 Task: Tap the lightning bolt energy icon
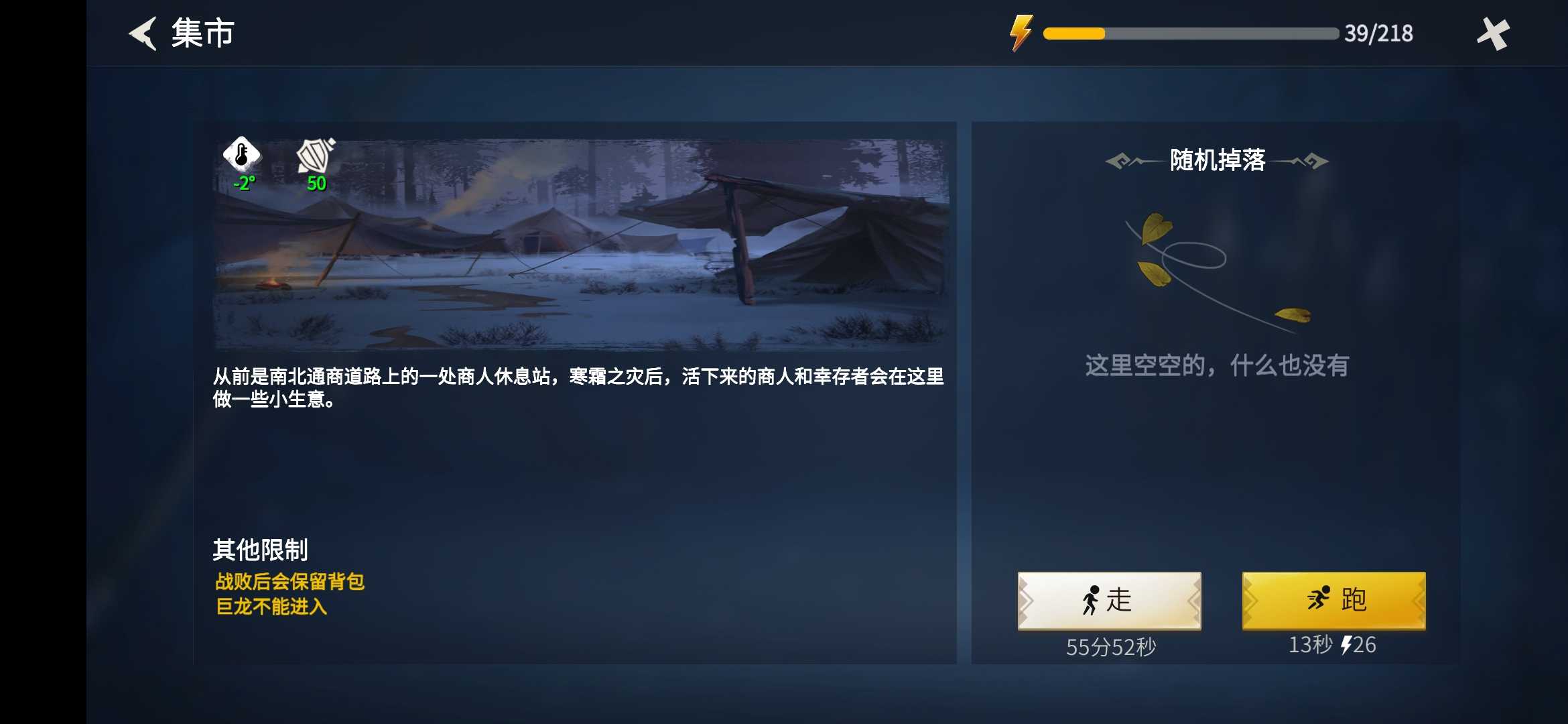(1021, 32)
